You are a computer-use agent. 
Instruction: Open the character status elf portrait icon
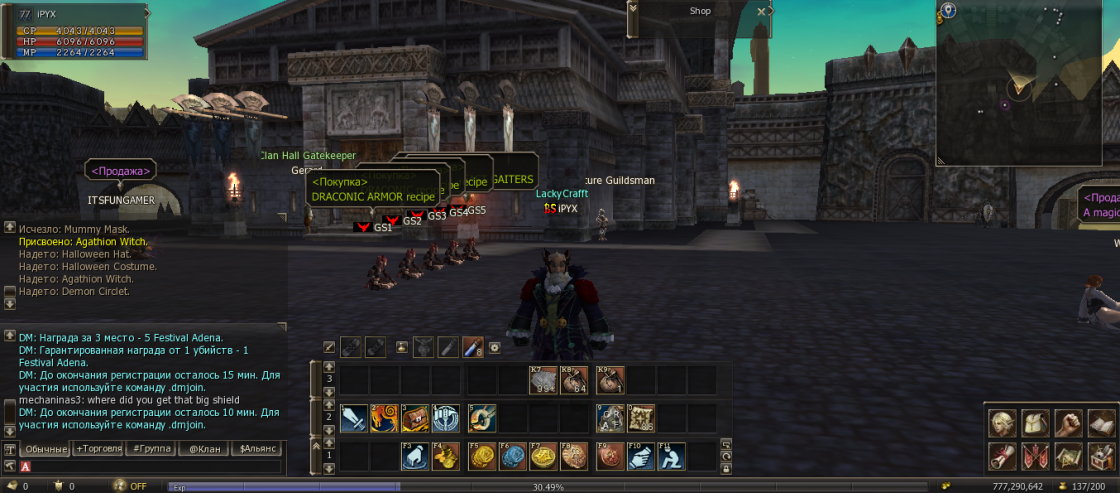point(1001,424)
